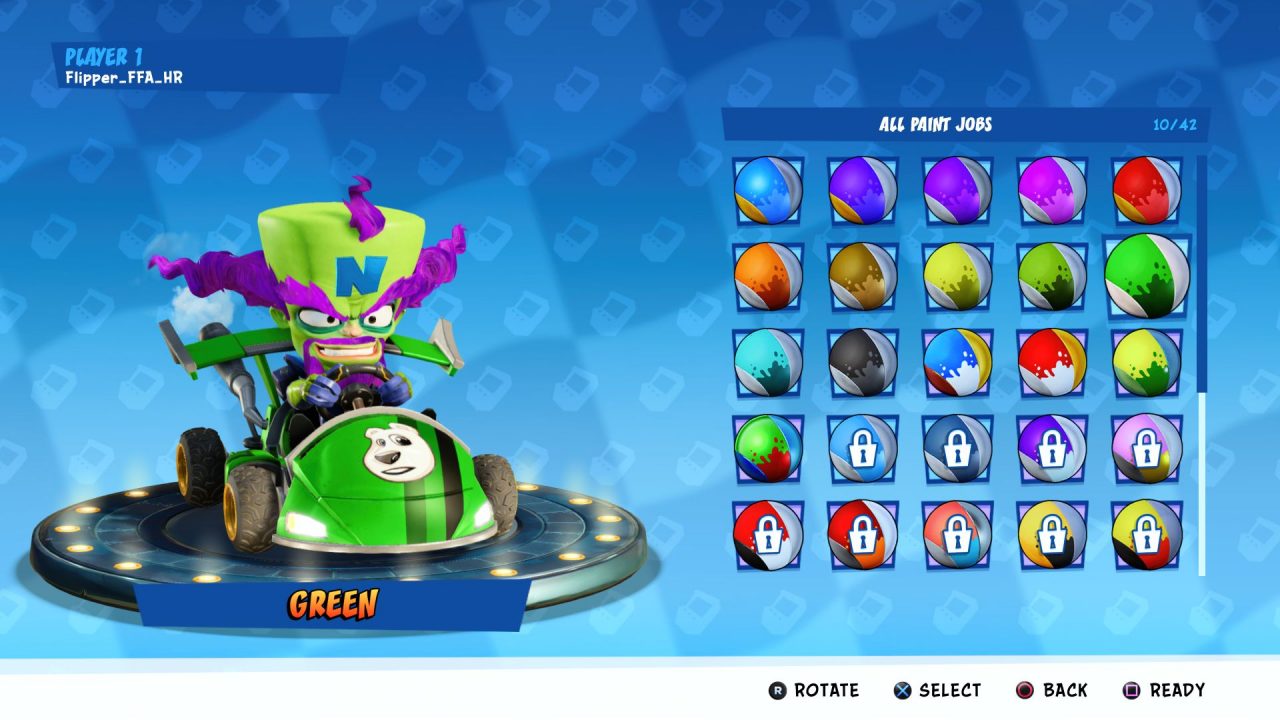Choose the locked pink and black paint job

tap(1147, 448)
